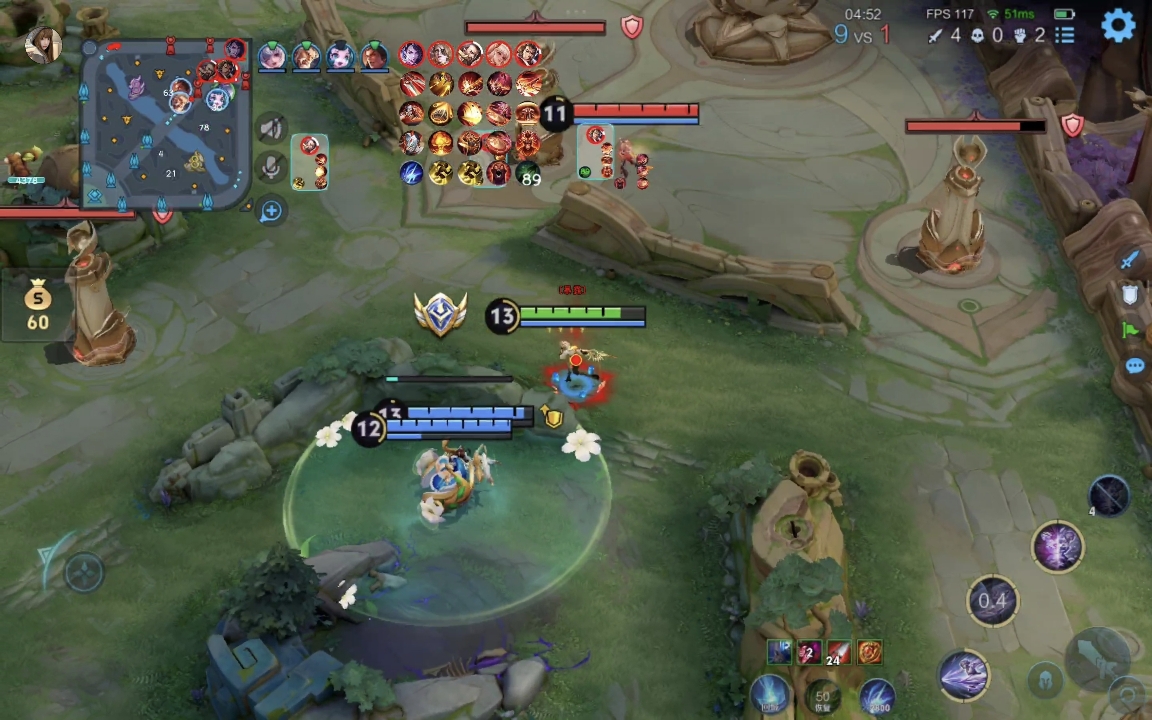Use the dark skill with 4 charges

coord(1108,495)
